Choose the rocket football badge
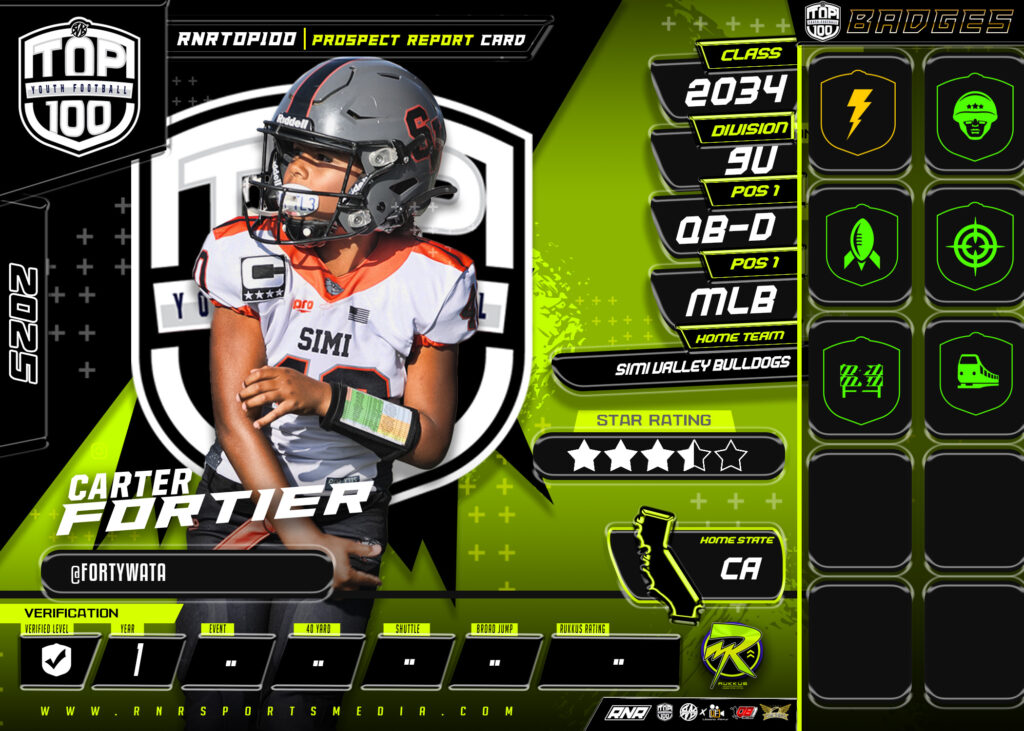Screen dimensions: 1024x731 click(859, 245)
